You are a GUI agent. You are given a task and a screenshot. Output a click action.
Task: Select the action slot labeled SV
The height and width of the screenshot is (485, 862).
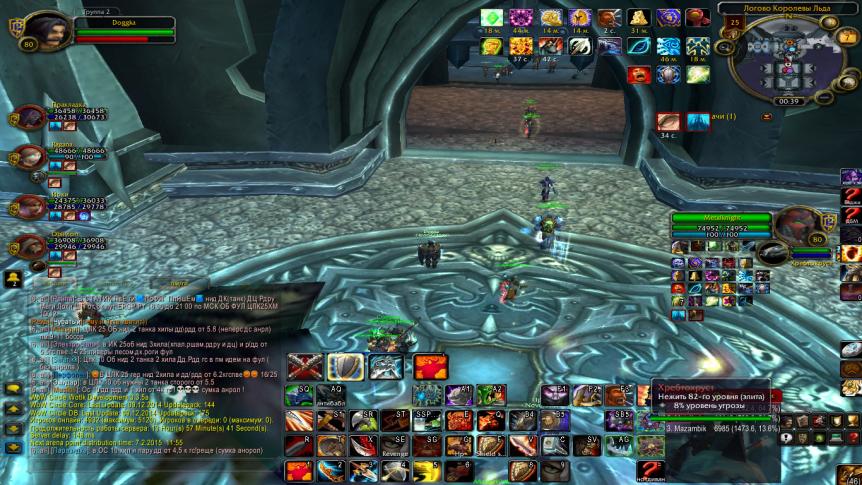coord(589,445)
